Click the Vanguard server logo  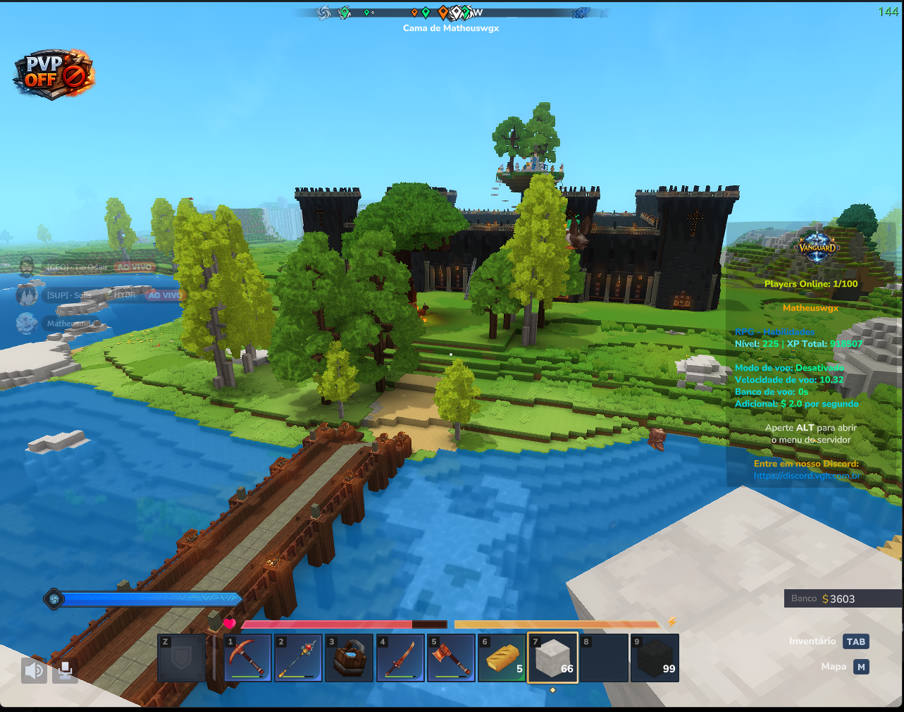click(817, 245)
